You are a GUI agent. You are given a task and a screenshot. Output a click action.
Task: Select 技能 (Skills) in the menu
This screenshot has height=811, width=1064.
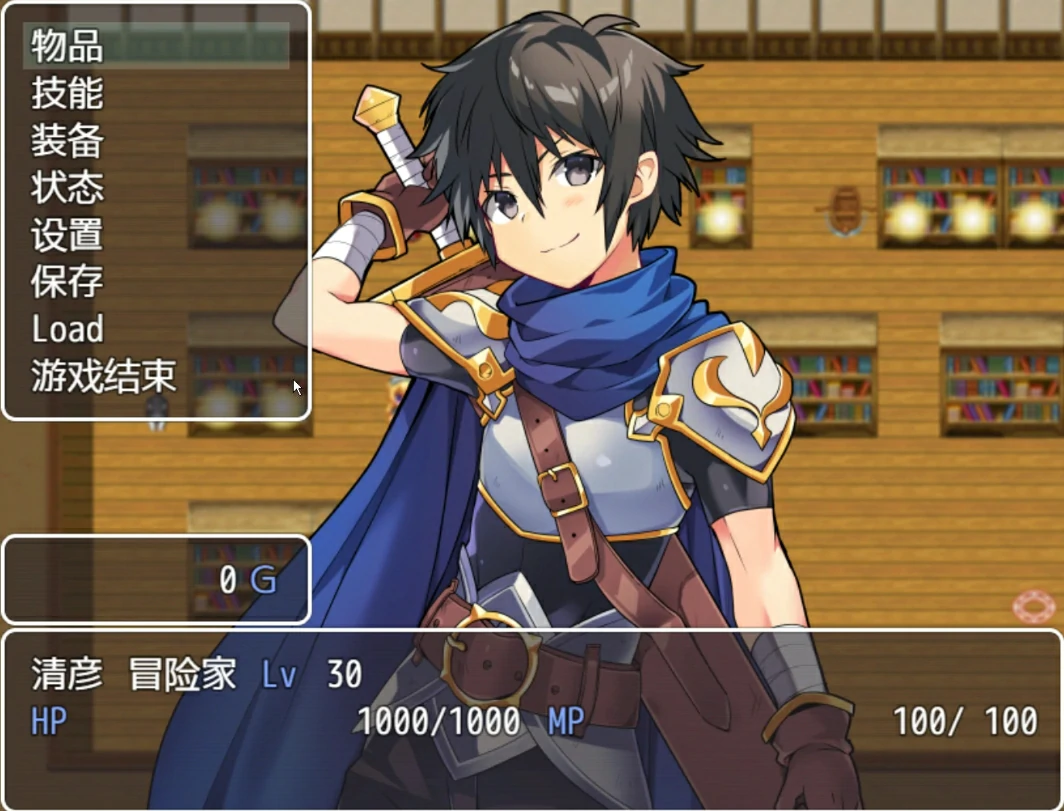click(67, 93)
